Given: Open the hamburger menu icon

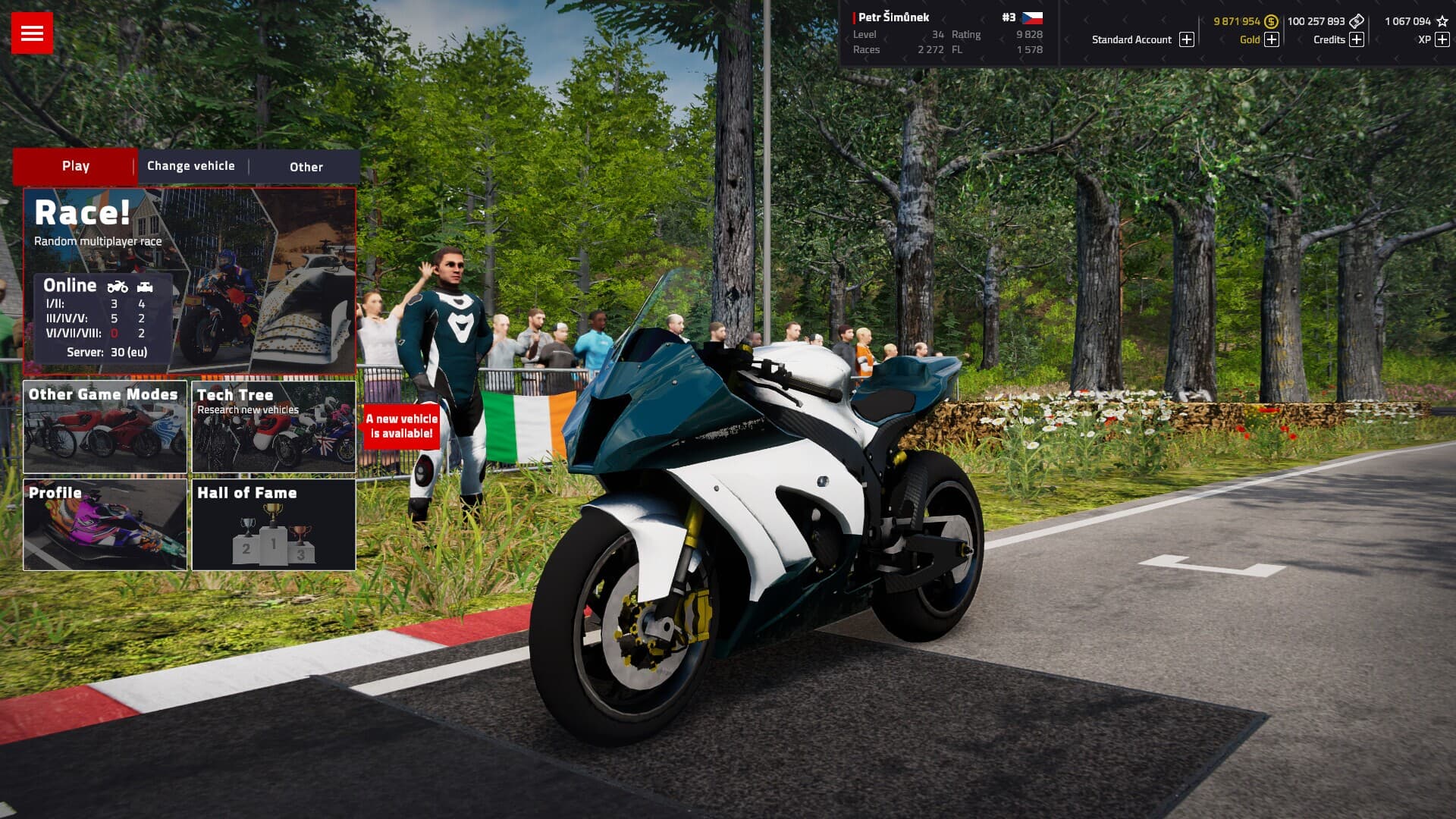Looking at the screenshot, I should click(33, 32).
